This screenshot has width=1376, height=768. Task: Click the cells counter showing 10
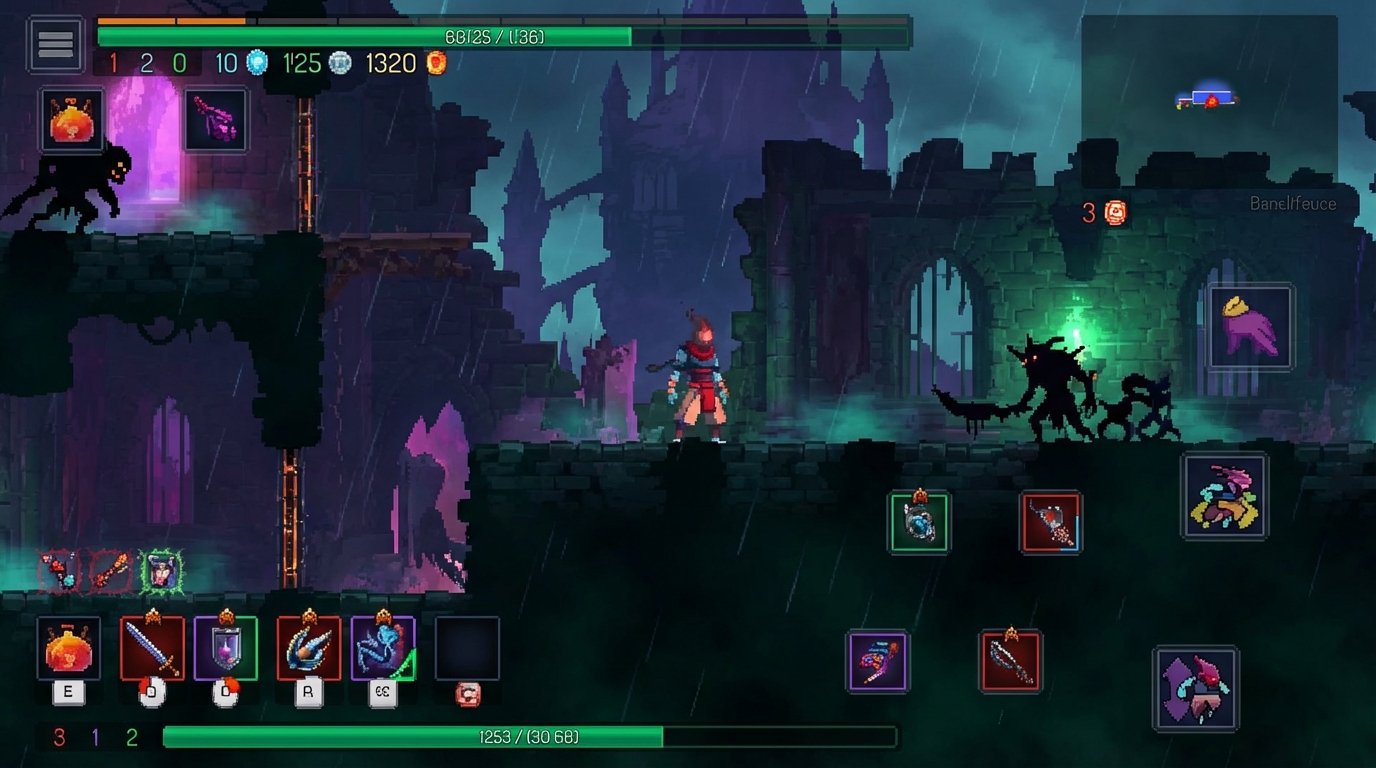(234, 61)
